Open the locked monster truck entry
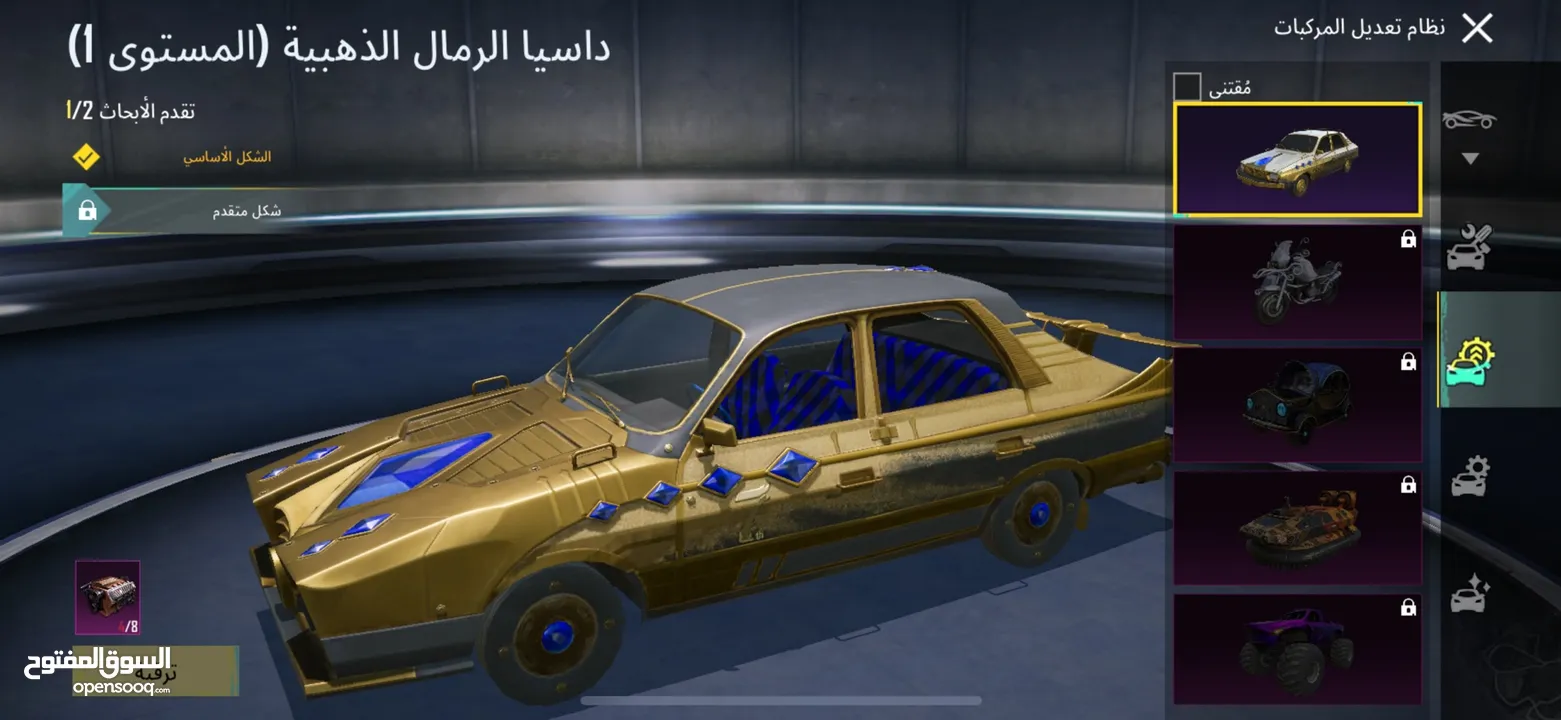1561x720 pixels. tap(1297, 650)
